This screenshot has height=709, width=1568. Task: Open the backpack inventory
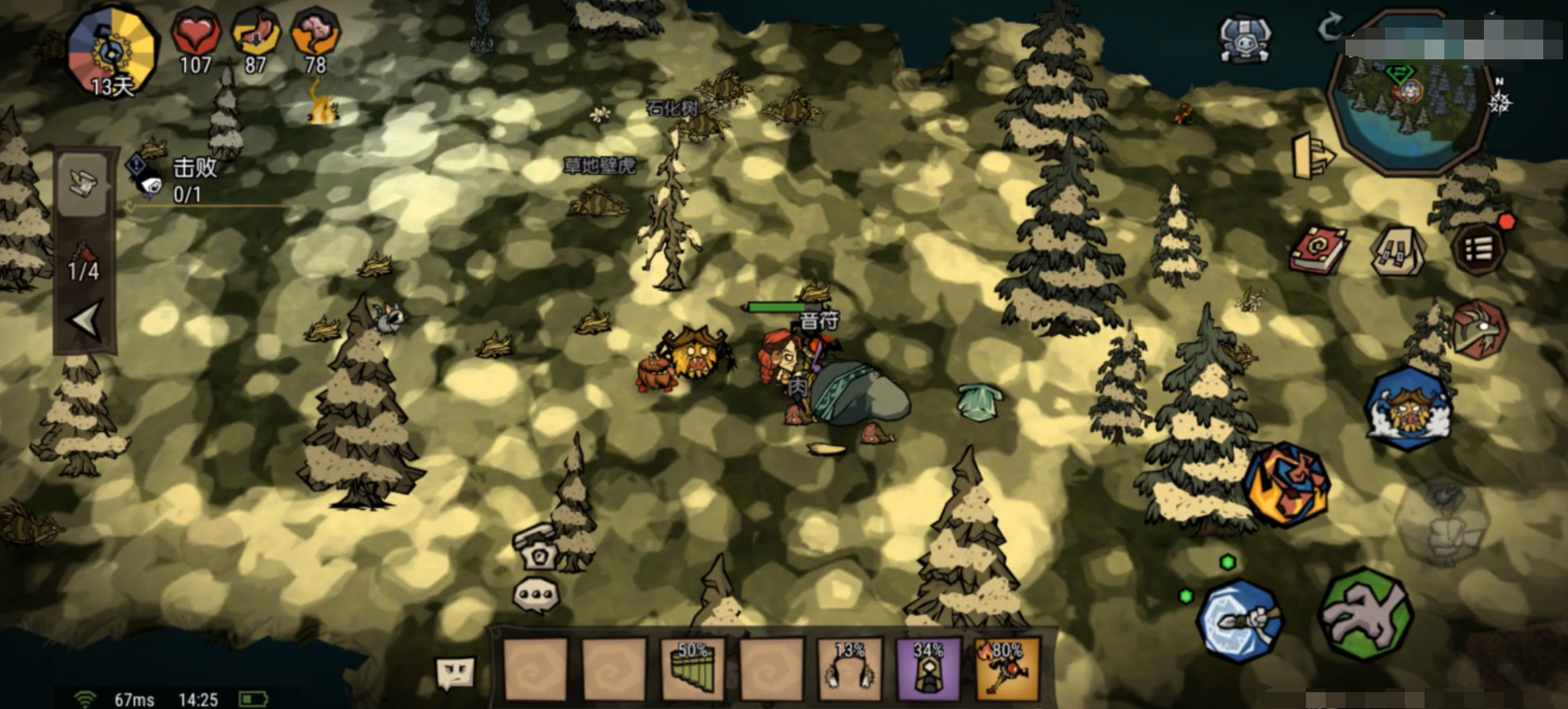[1397, 251]
